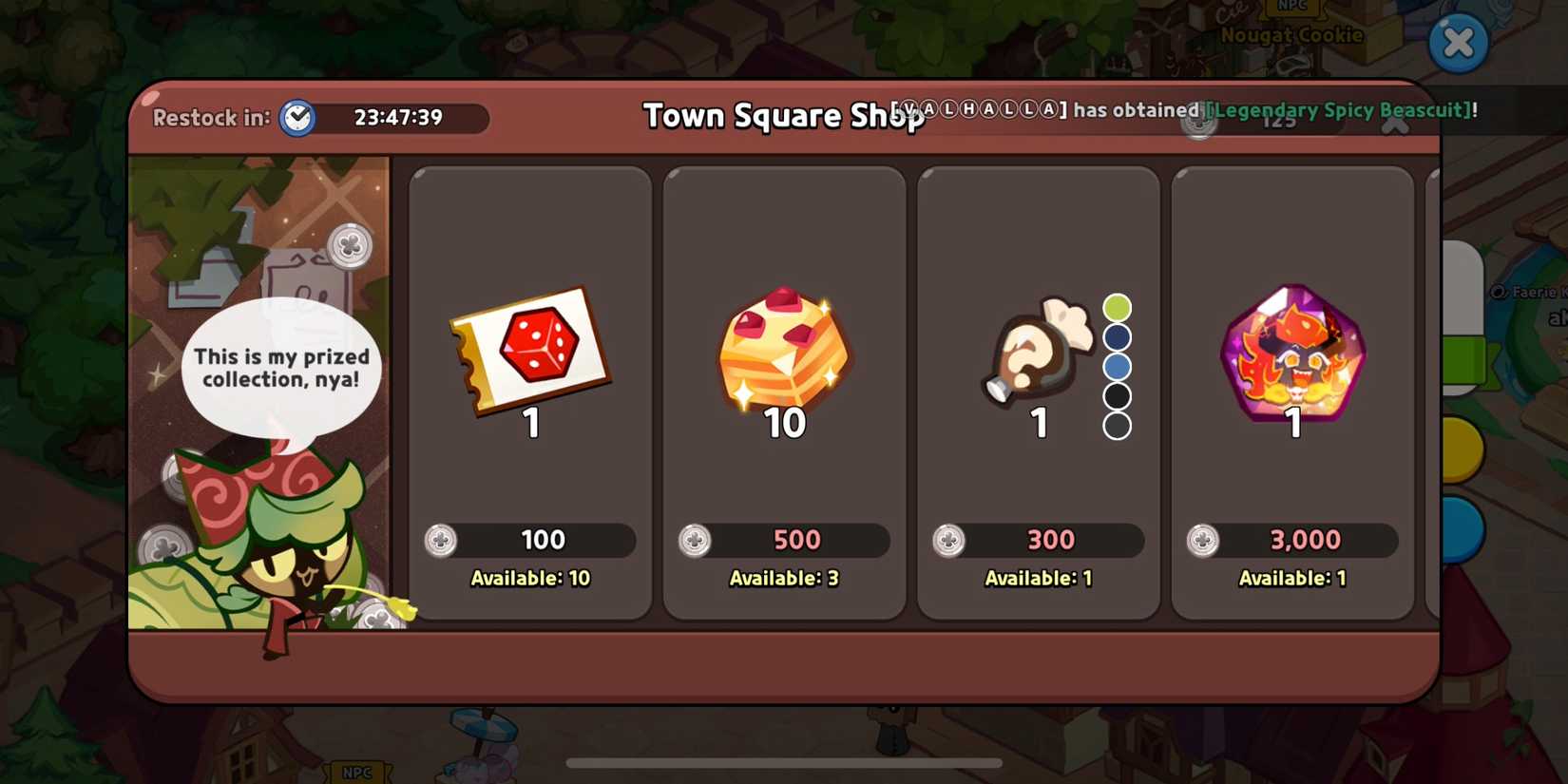1568x784 pixels.
Task: Click the Nougat Cookie NPC nameplate
Action: [1291, 34]
